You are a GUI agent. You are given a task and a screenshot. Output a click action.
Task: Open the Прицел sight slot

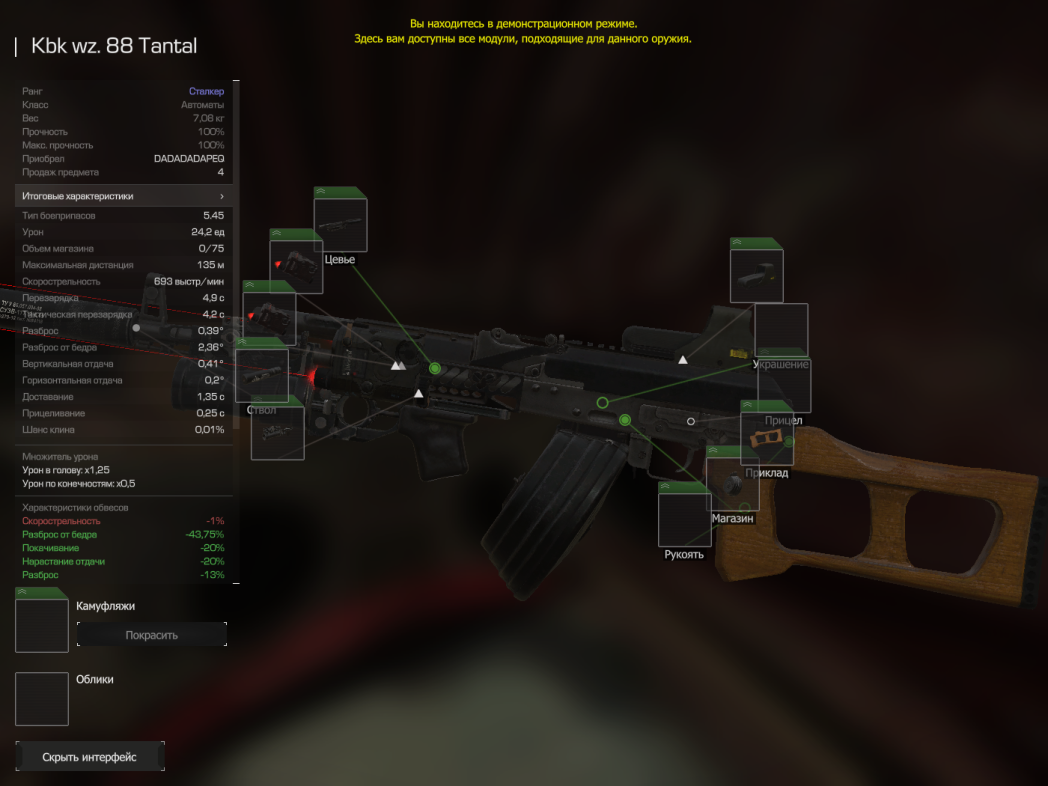784,386
